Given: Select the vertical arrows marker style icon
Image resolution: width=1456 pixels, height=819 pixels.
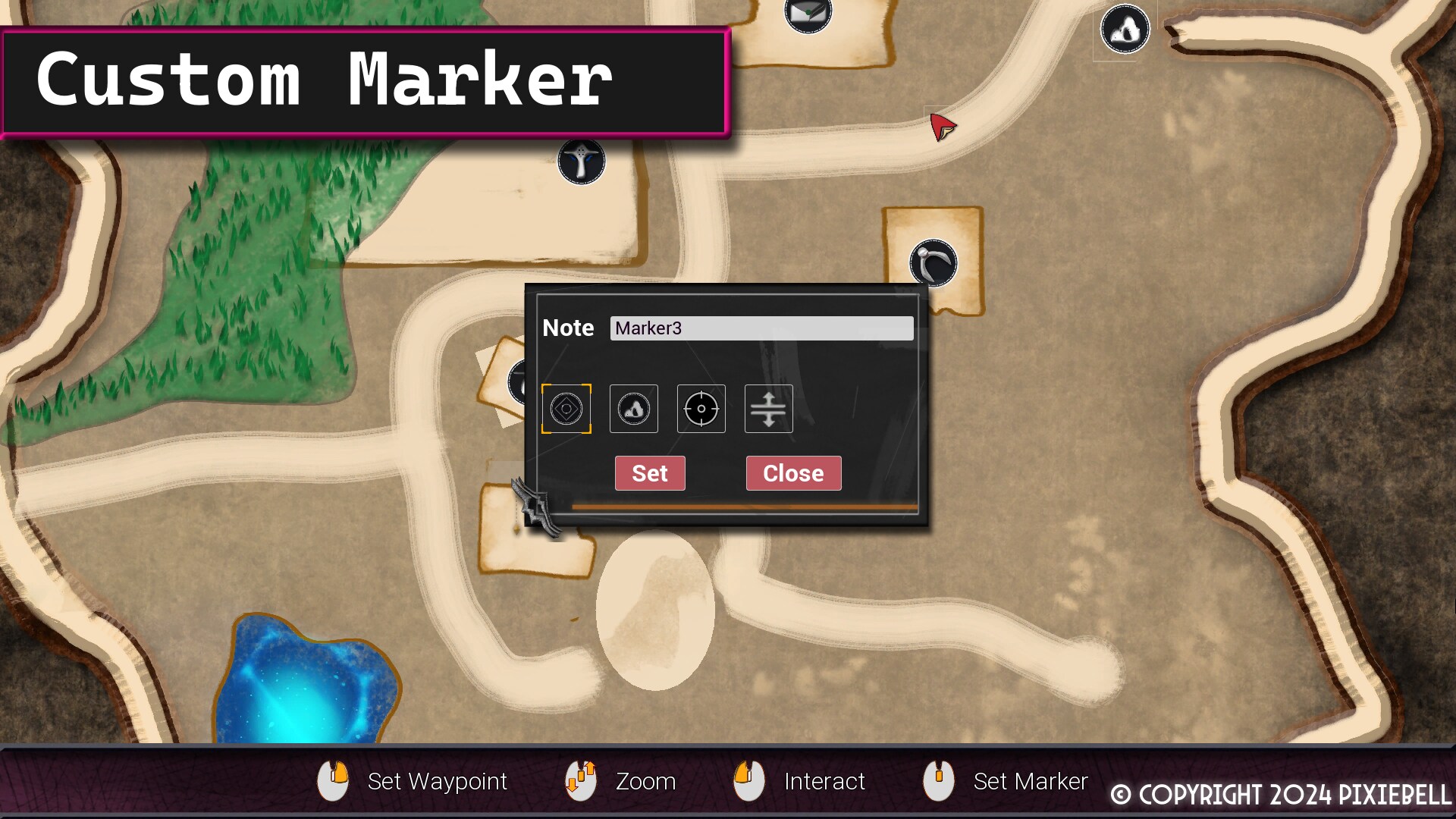Looking at the screenshot, I should [768, 409].
